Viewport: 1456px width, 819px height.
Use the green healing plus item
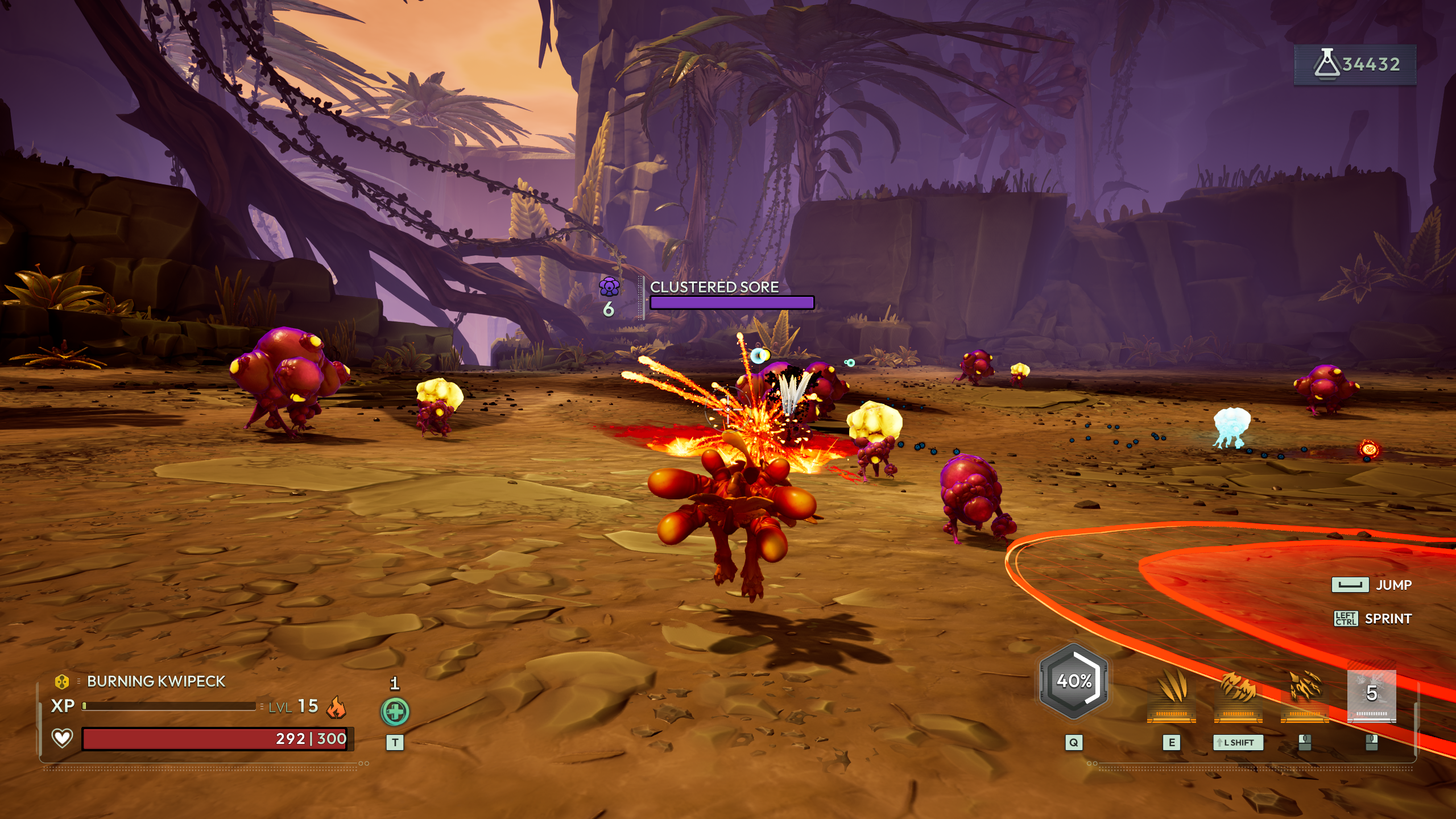tap(395, 712)
